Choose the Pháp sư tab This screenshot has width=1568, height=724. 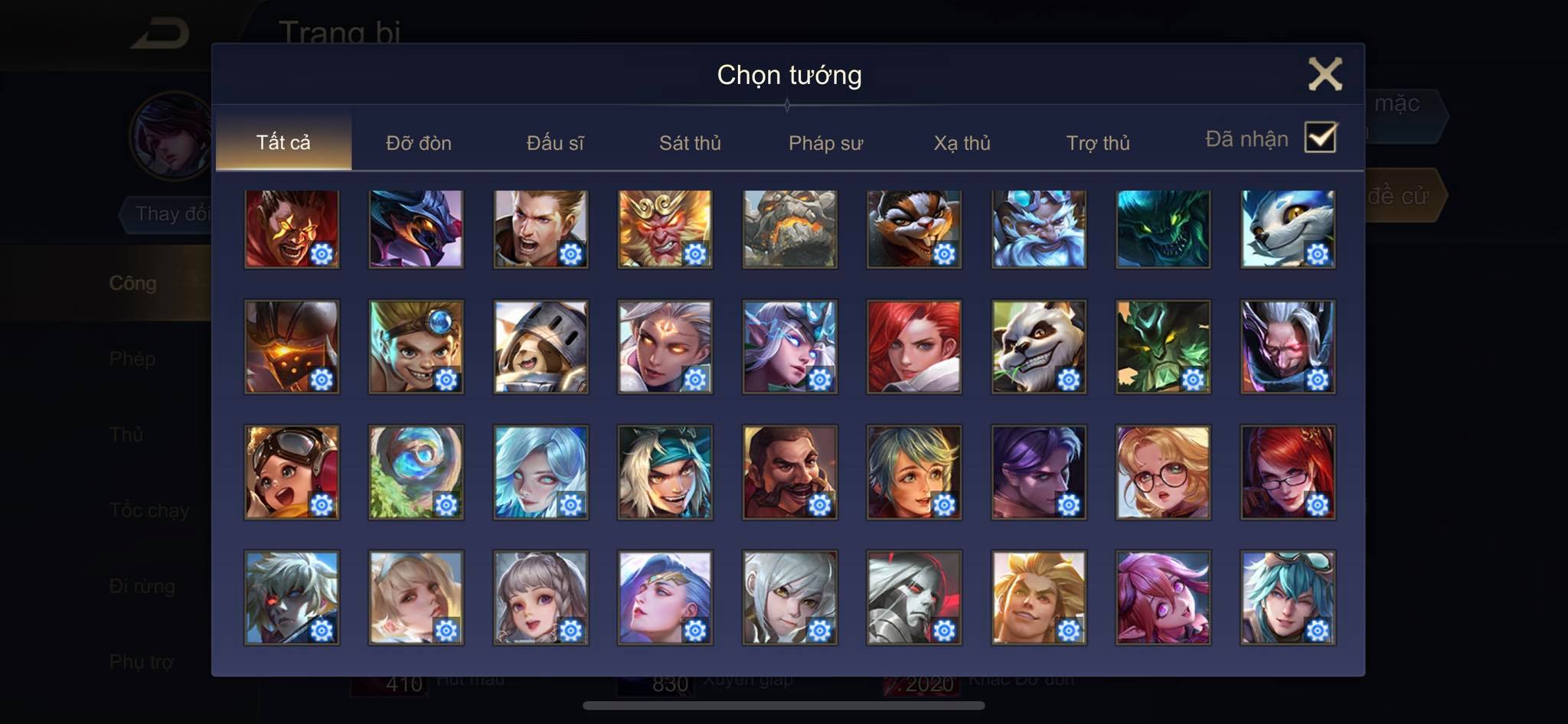pos(825,143)
